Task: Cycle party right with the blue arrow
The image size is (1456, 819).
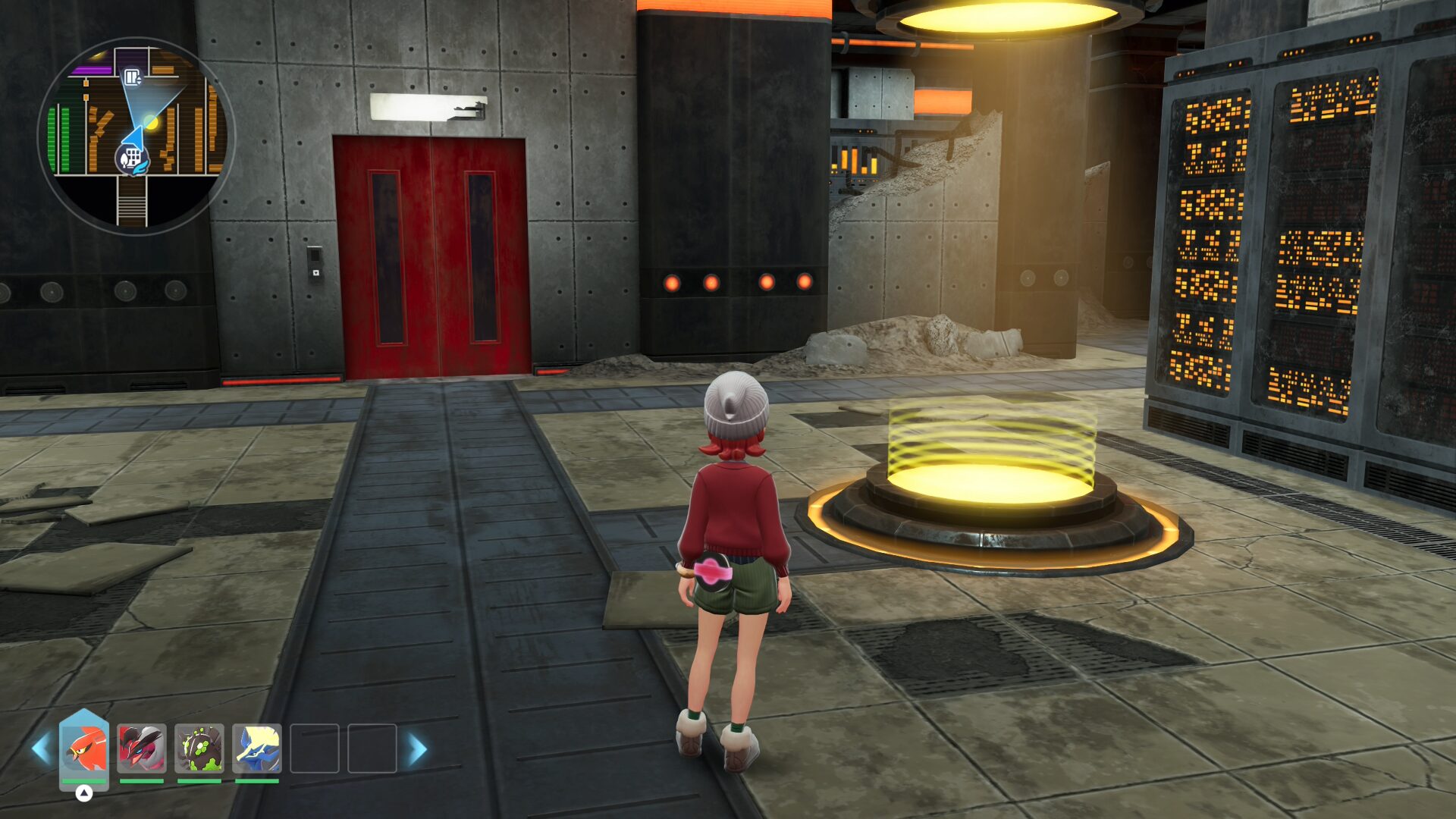Action: [418, 749]
